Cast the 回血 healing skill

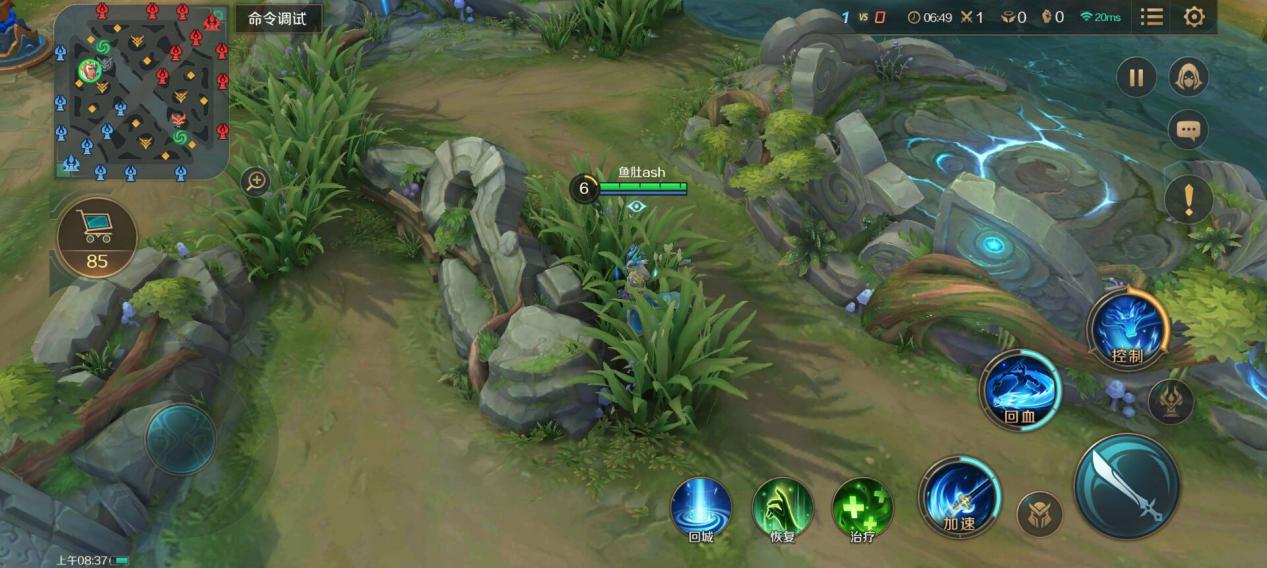click(1019, 389)
